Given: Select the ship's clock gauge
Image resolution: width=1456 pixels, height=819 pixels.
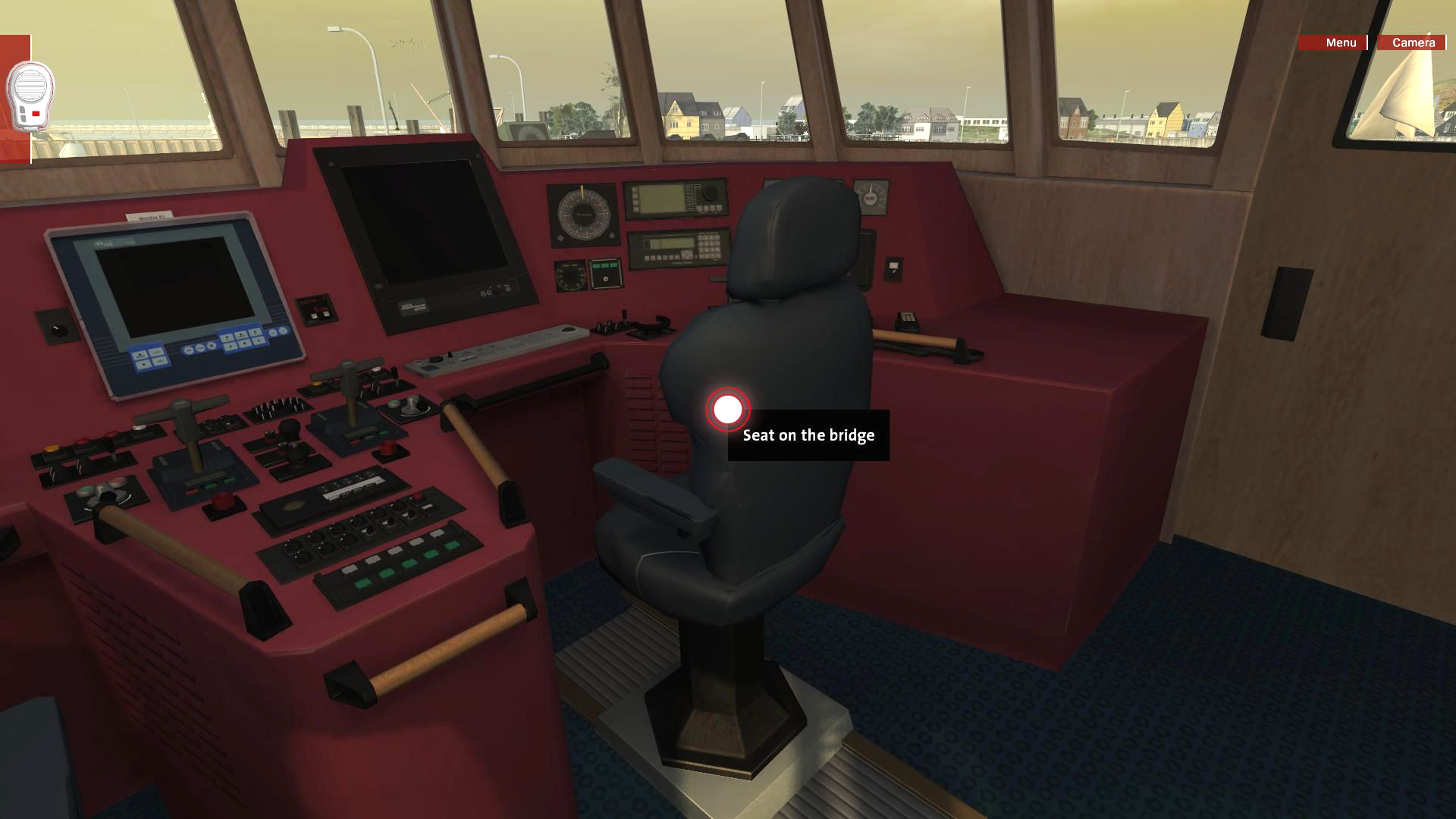Looking at the screenshot, I should pyautogui.click(x=871, y=198).
